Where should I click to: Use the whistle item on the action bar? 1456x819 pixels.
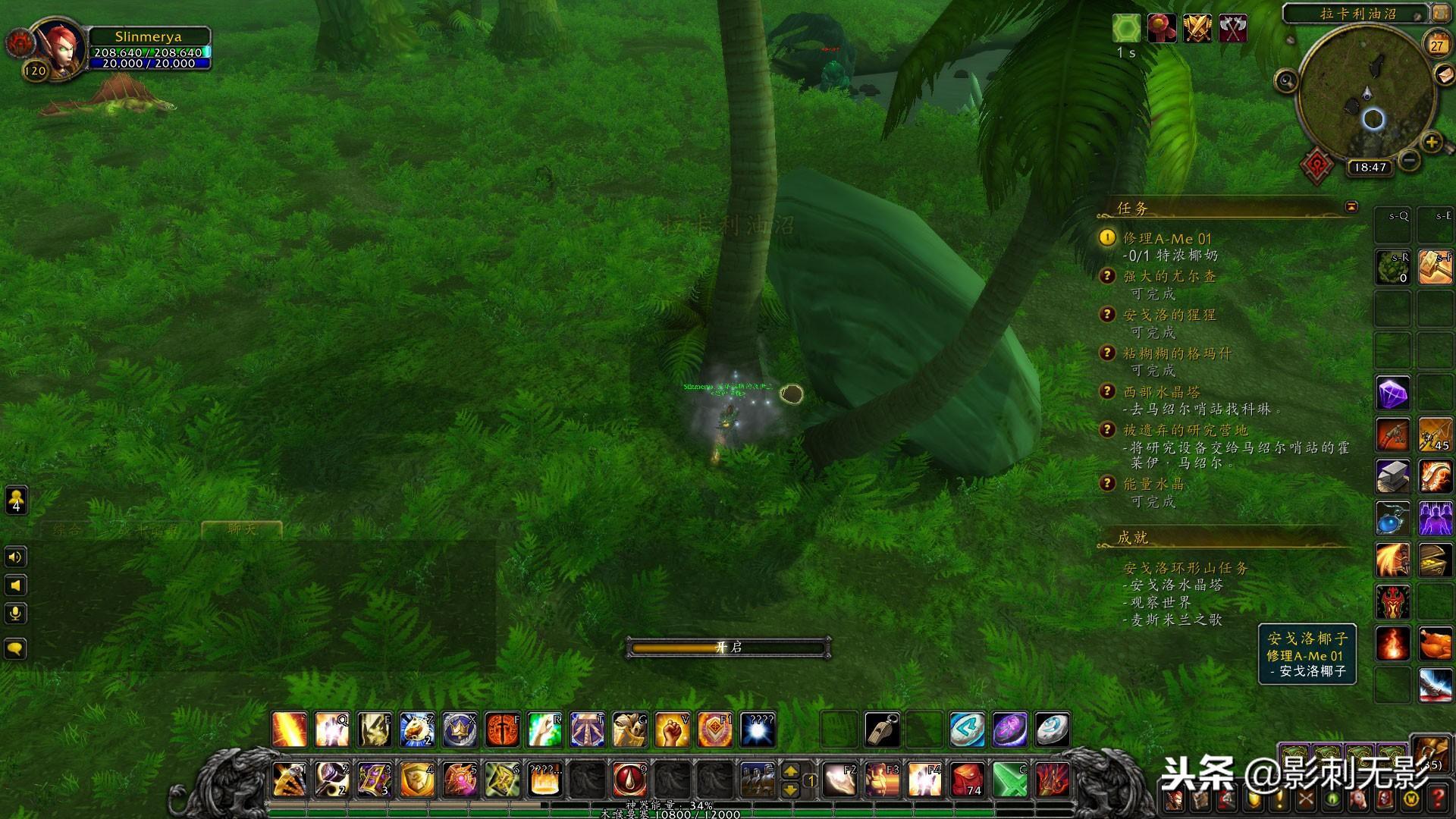pos(882,730)
